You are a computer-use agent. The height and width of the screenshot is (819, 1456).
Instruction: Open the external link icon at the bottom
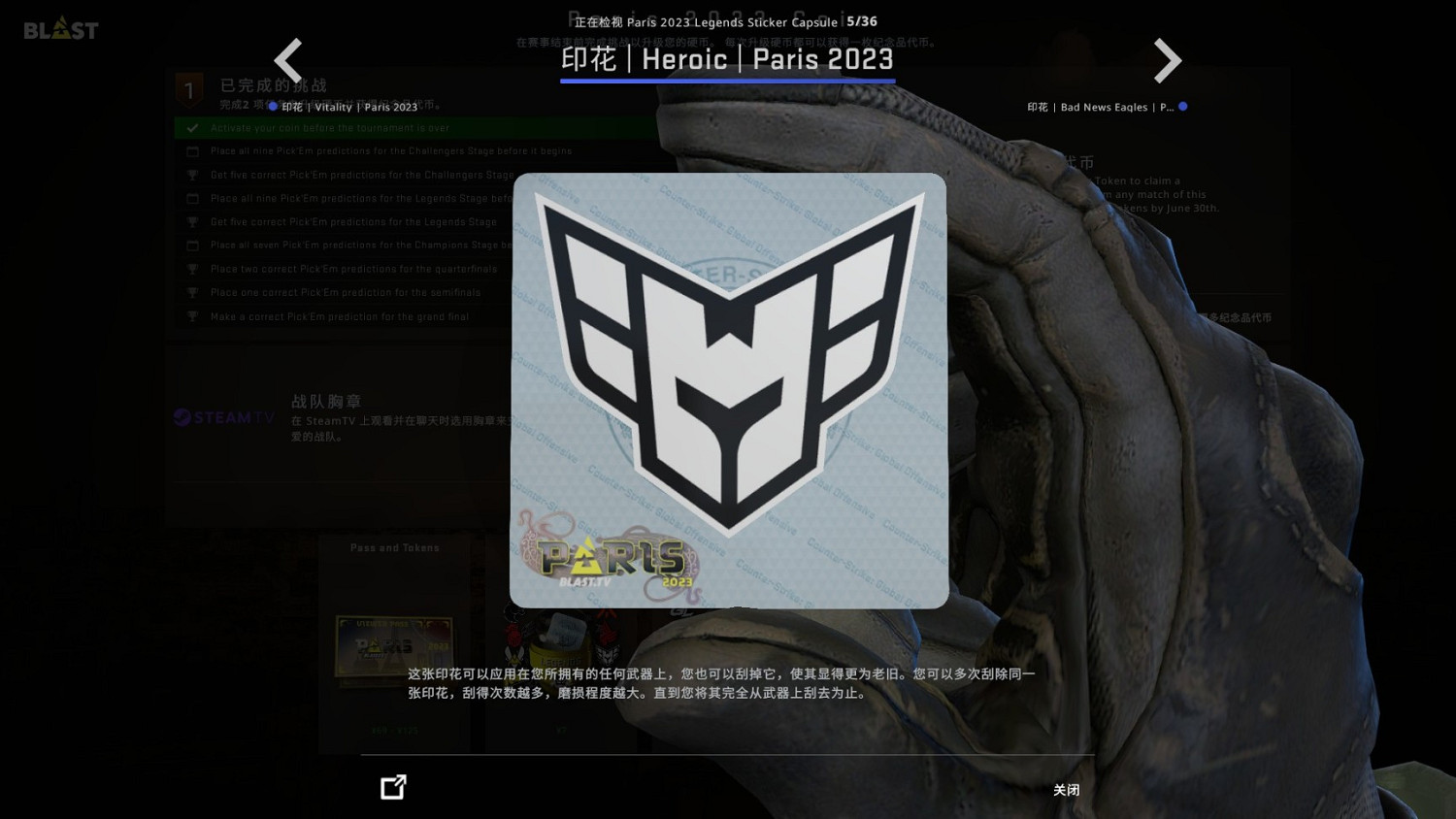pos(393,787)
